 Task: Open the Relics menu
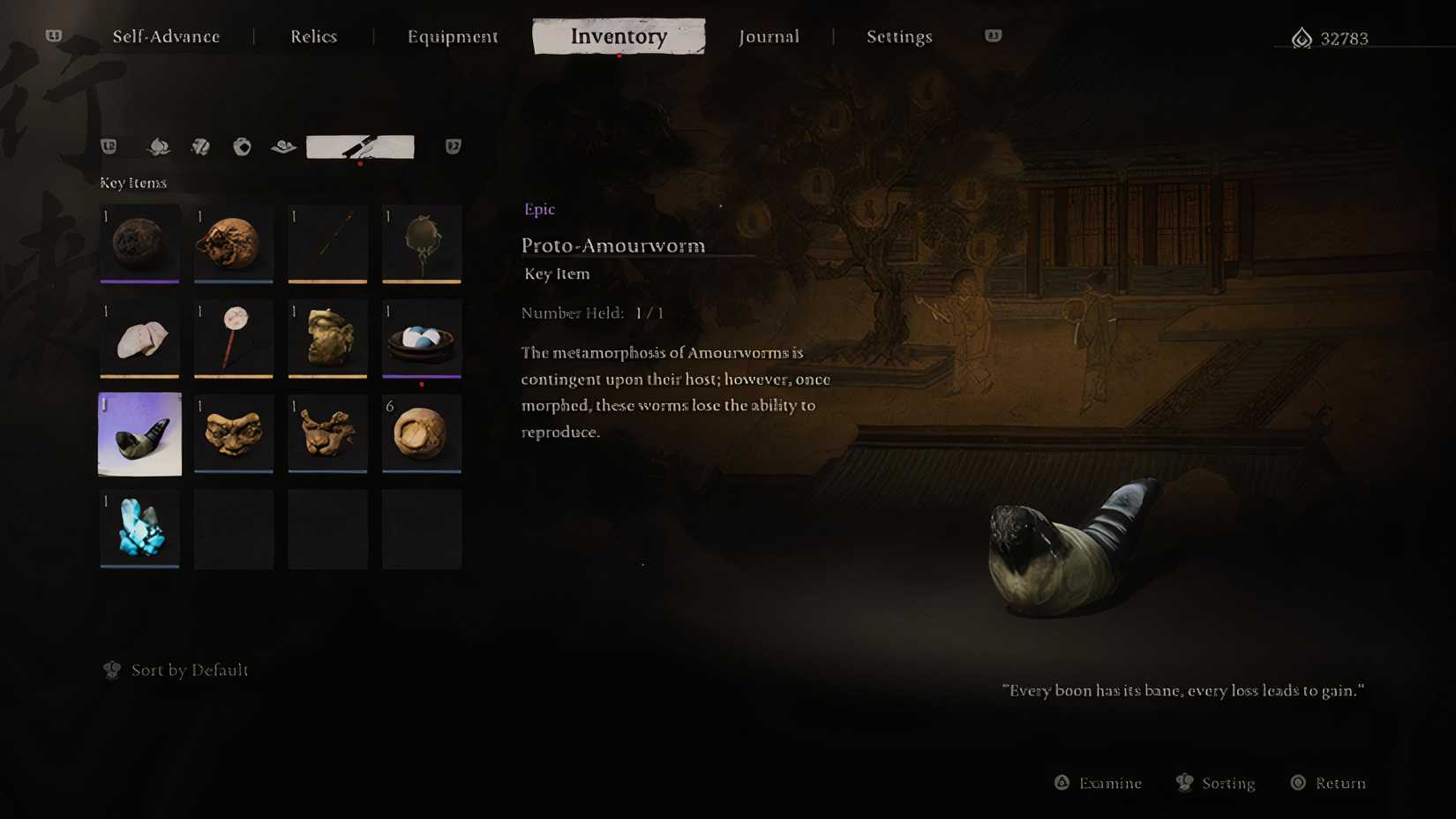313,36
